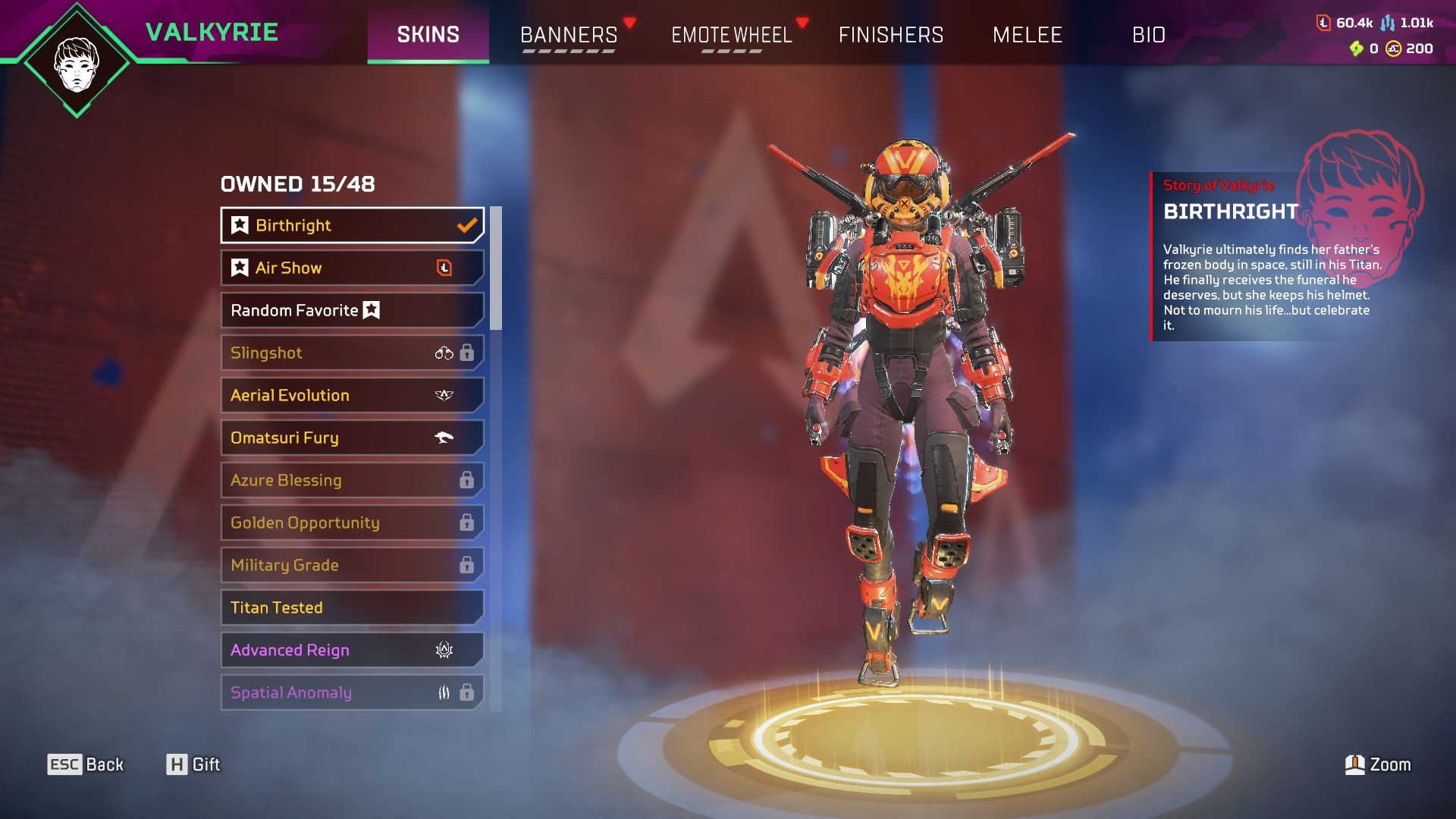Select the Melee tab
Screen dimensions: 1456x819
pyautogui.click(x=1027, y=35)
